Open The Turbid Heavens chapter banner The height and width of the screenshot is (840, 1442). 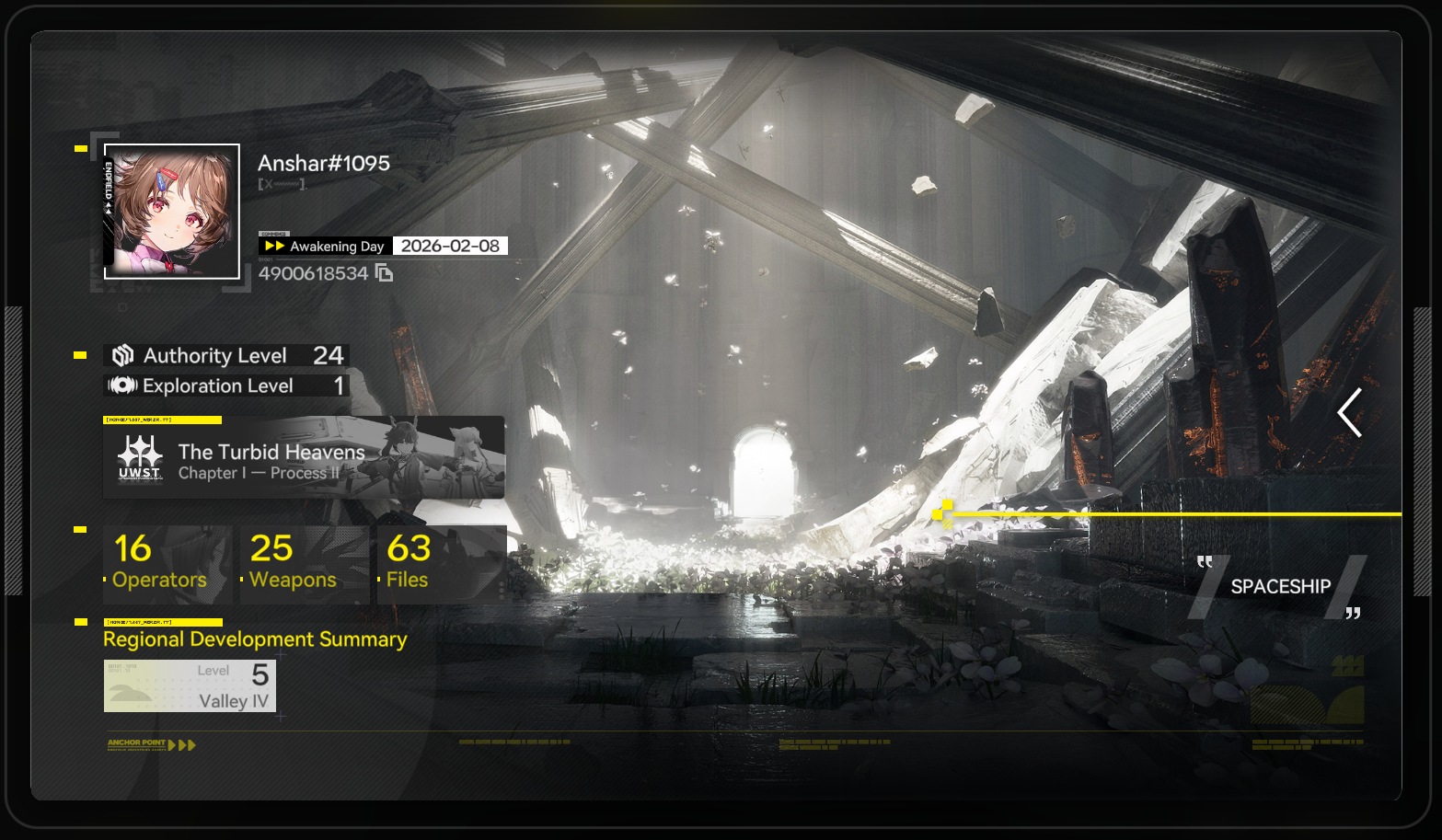click(304, 458)
